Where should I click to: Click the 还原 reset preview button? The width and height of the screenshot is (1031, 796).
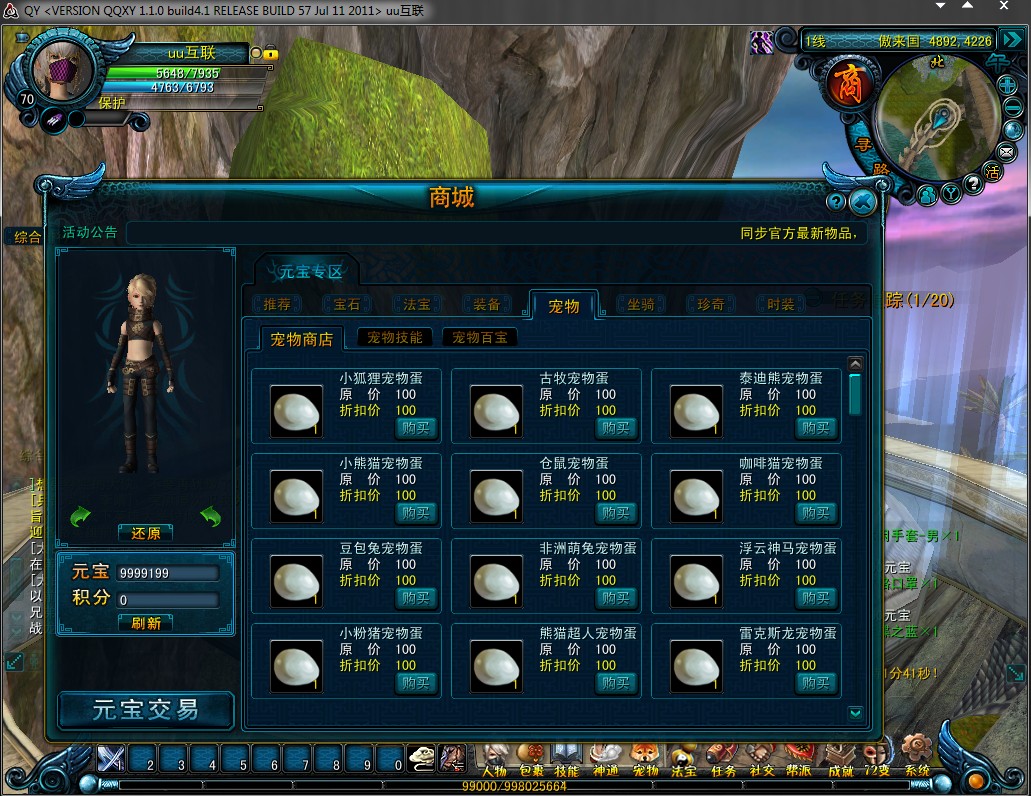point(146,533)
